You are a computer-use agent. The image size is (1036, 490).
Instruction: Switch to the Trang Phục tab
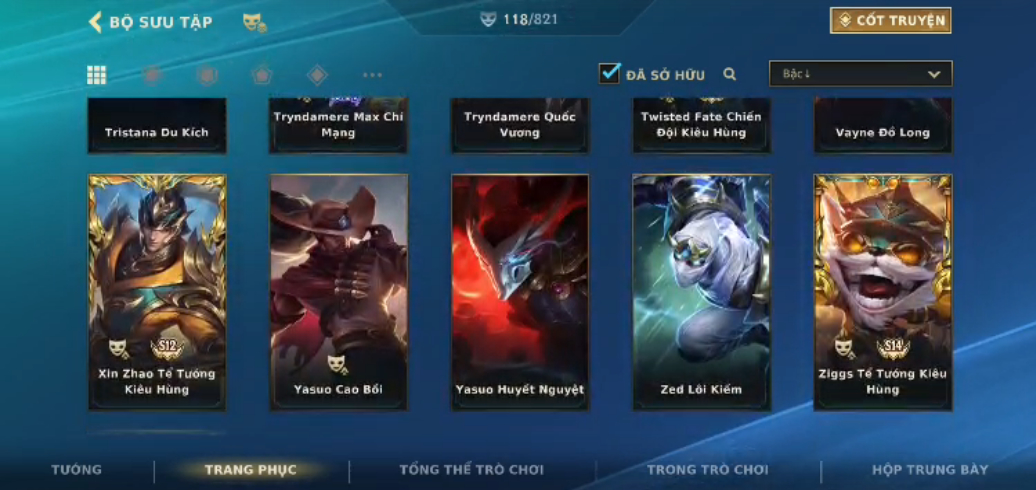pyautogui.click(x=250, y=470)
